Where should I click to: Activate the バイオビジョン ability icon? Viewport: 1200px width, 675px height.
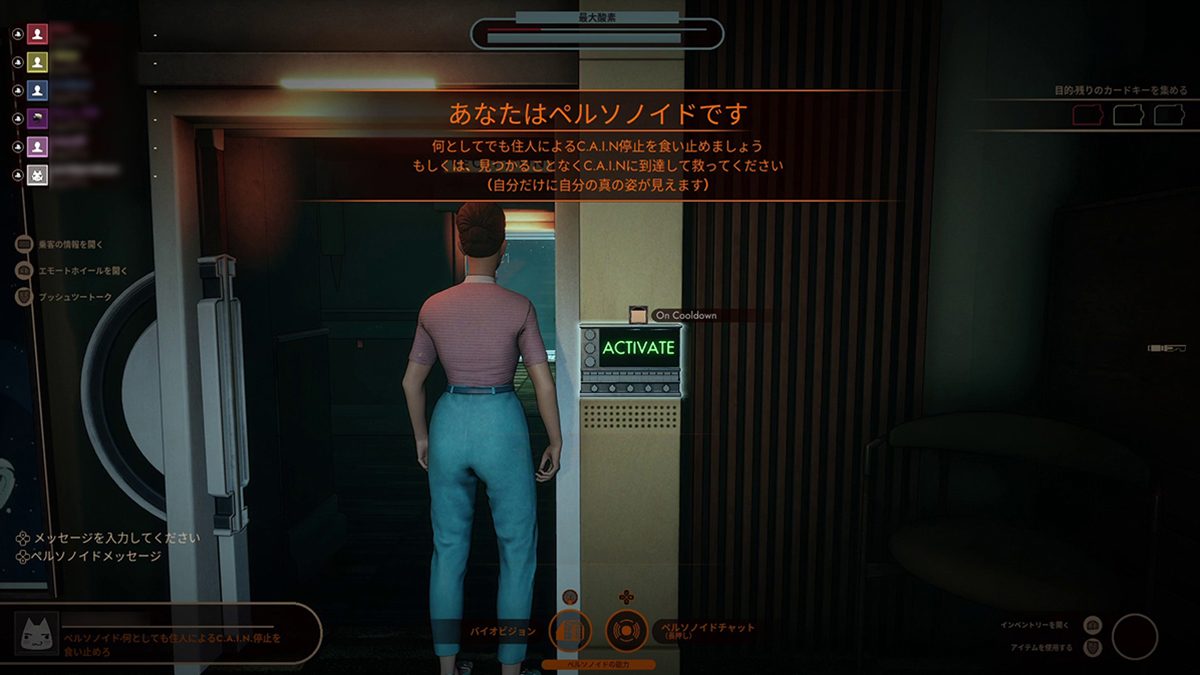(569, 631)
